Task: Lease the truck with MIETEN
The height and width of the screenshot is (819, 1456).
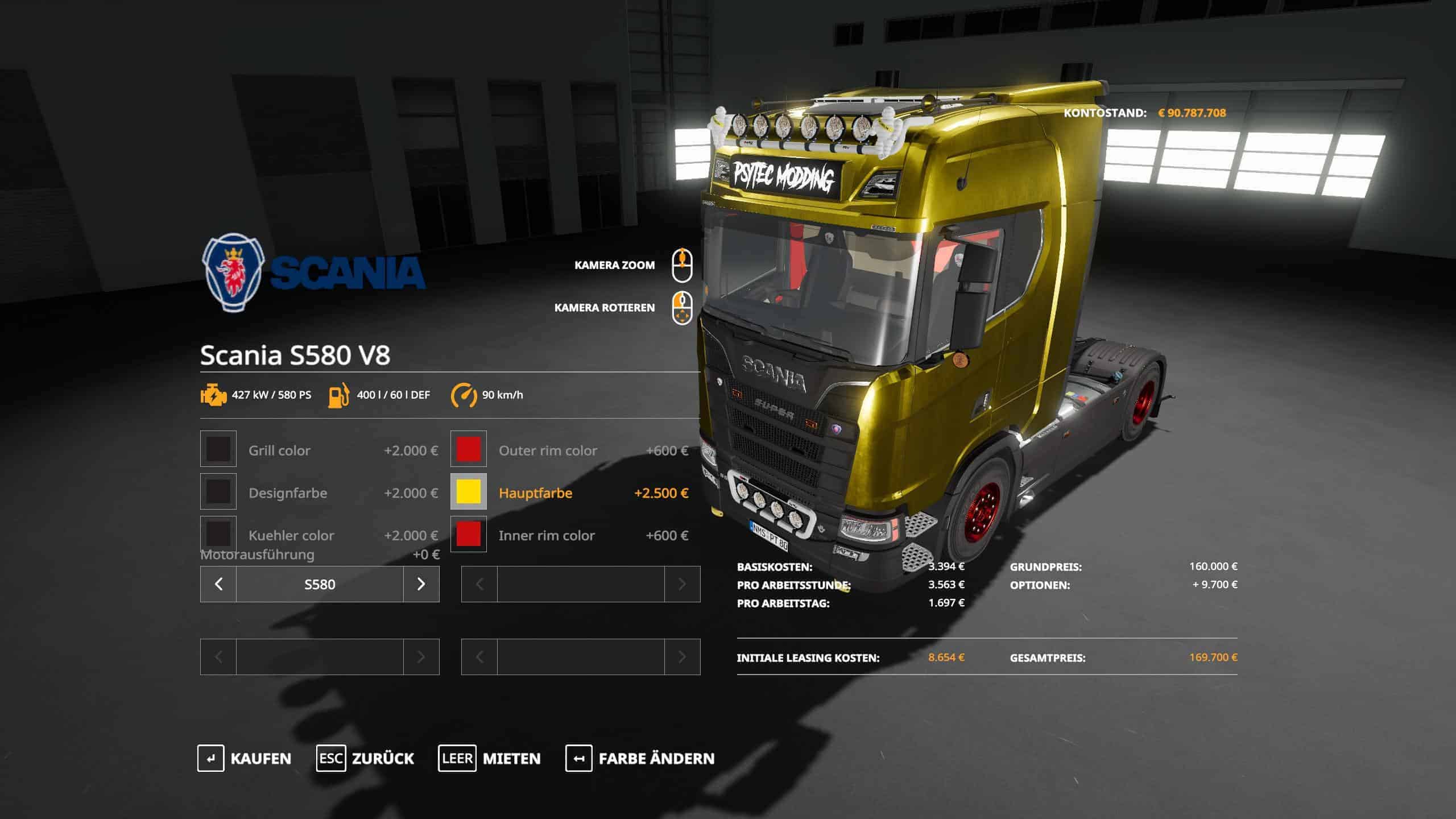Action: point(489,758)
